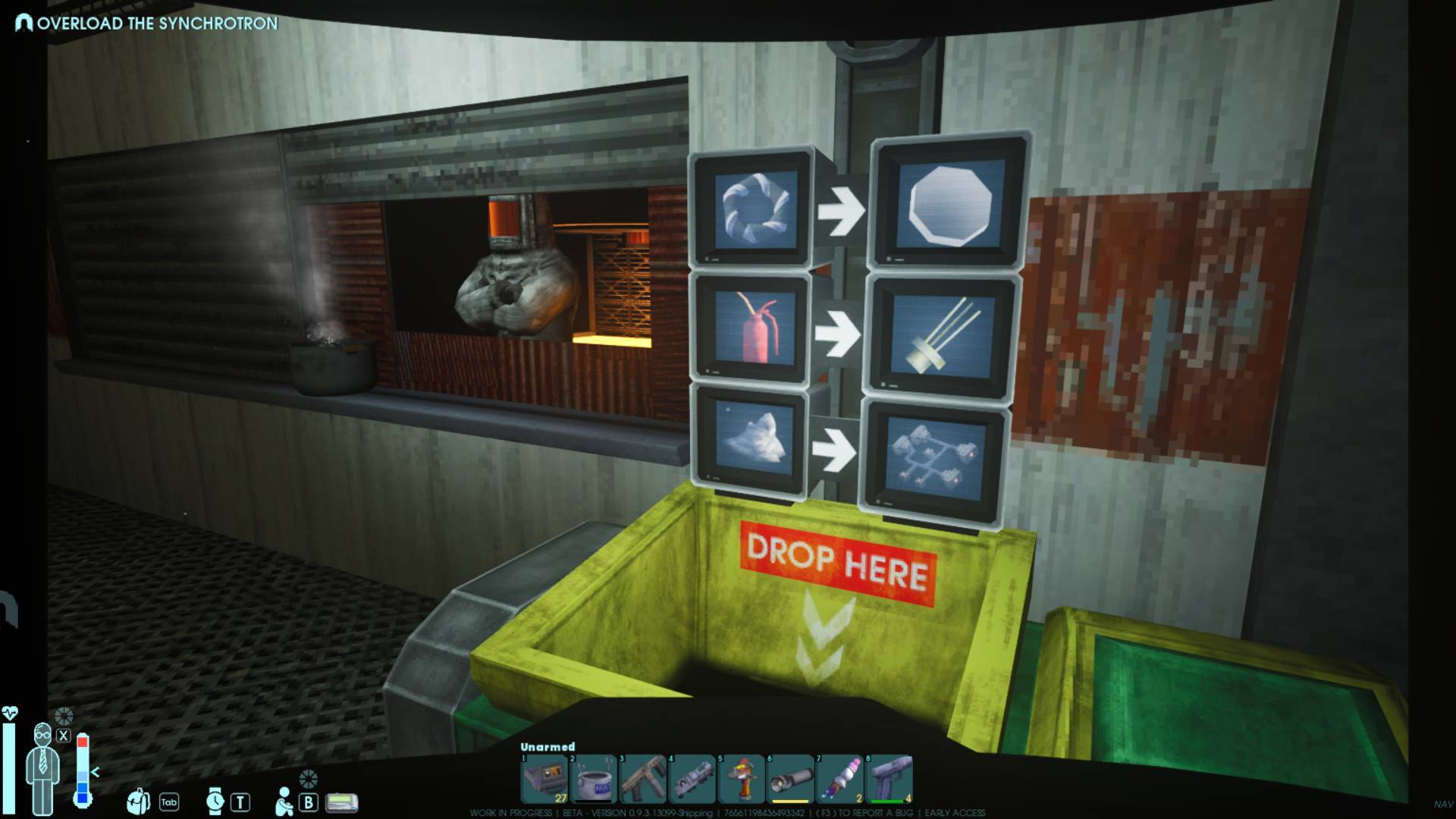Click the scientist body status figure
The width and height of the screenshot is (1456, 819).
click(x=42, y=766)
